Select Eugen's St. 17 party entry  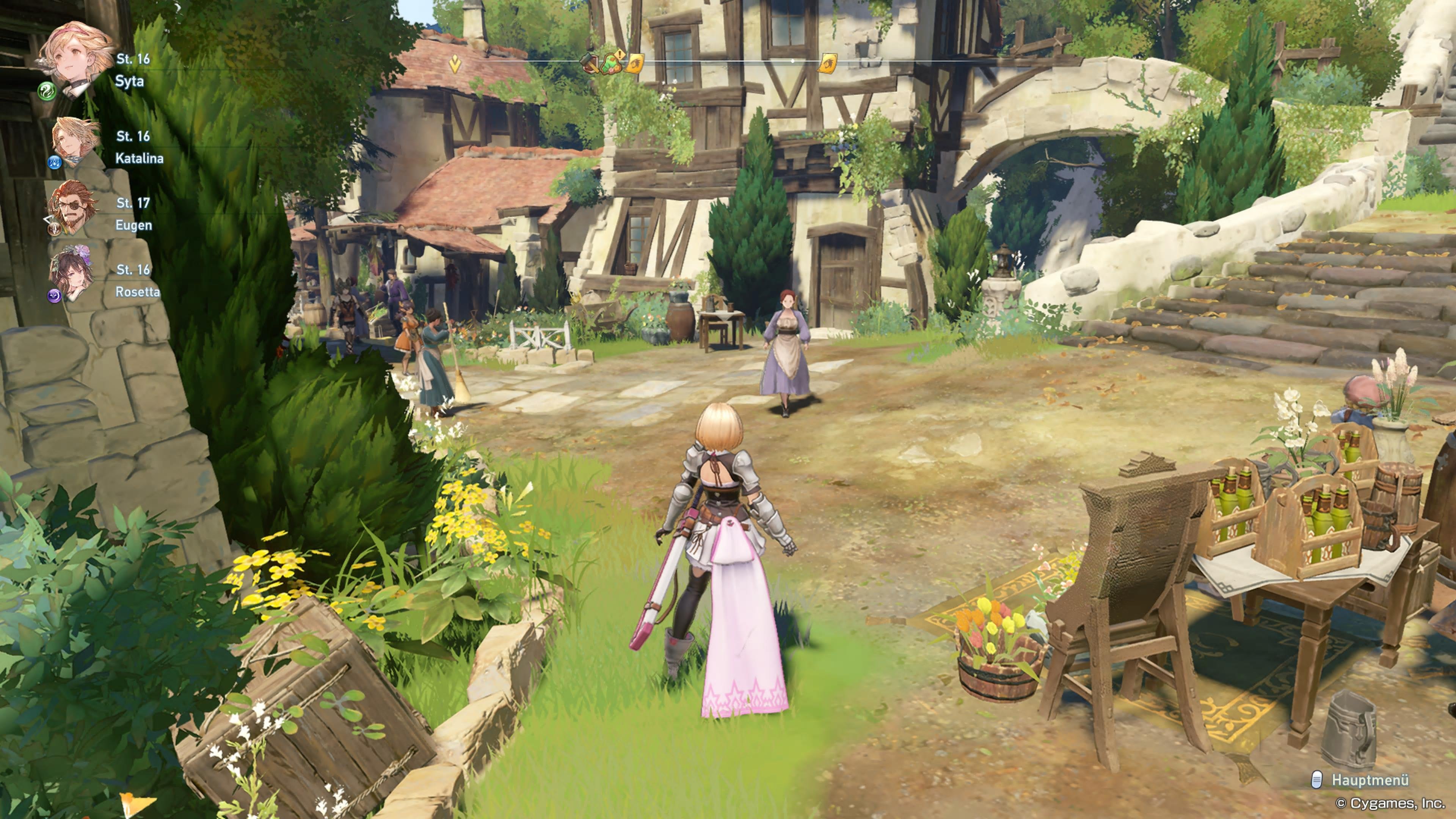133,204
